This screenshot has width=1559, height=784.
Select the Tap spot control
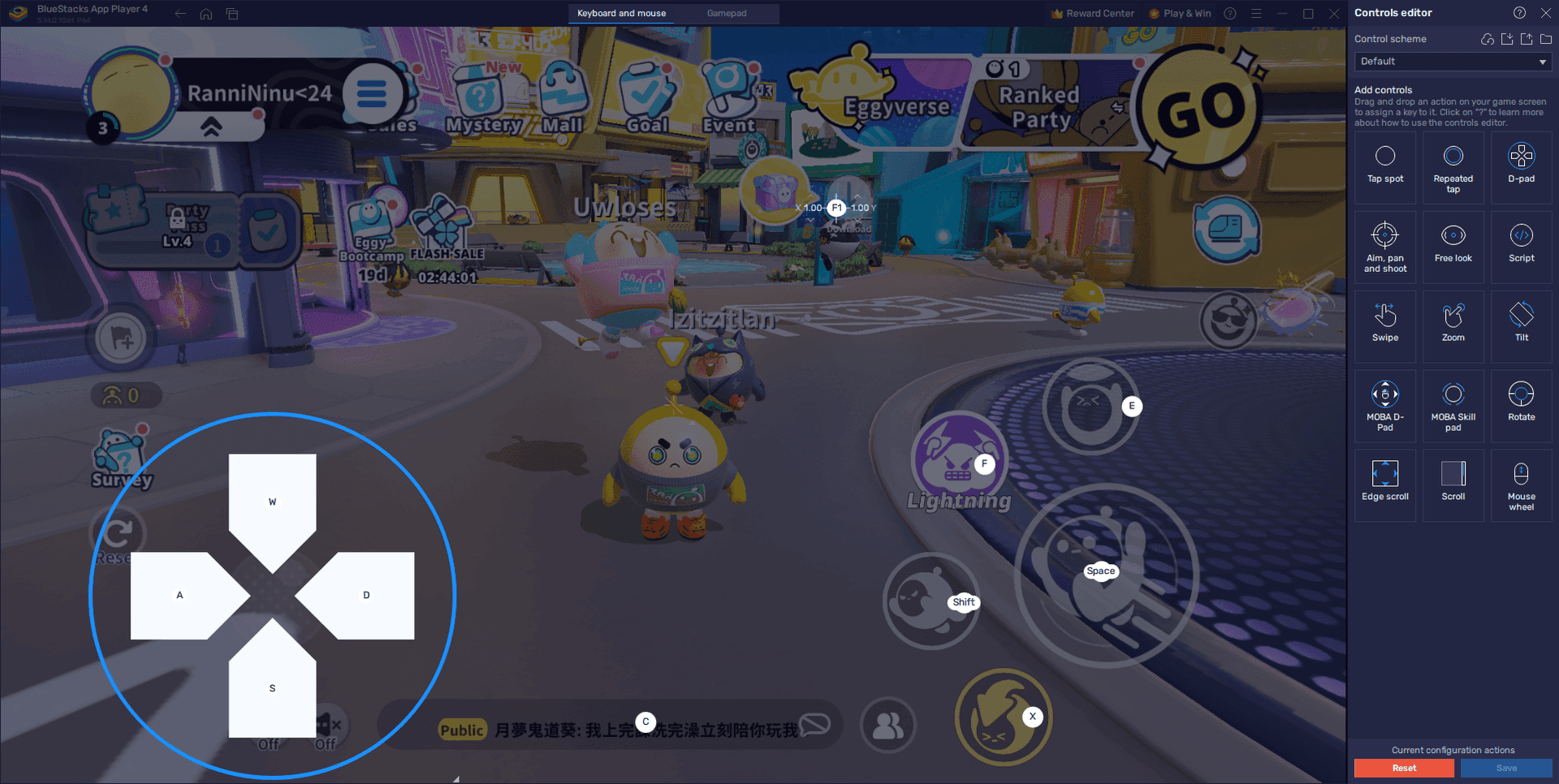coord(1384,166)
